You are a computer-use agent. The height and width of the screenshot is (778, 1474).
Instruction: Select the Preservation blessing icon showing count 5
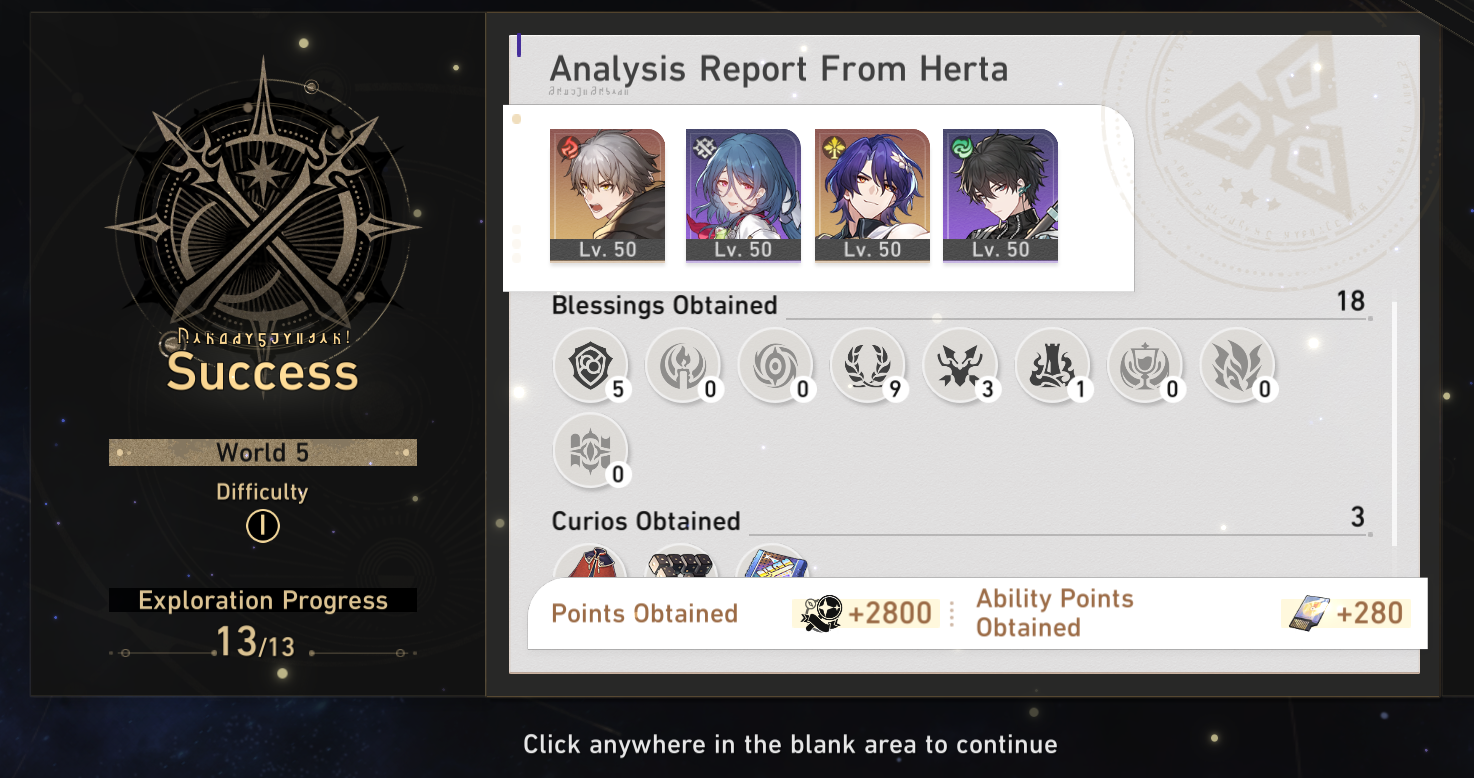591,367
